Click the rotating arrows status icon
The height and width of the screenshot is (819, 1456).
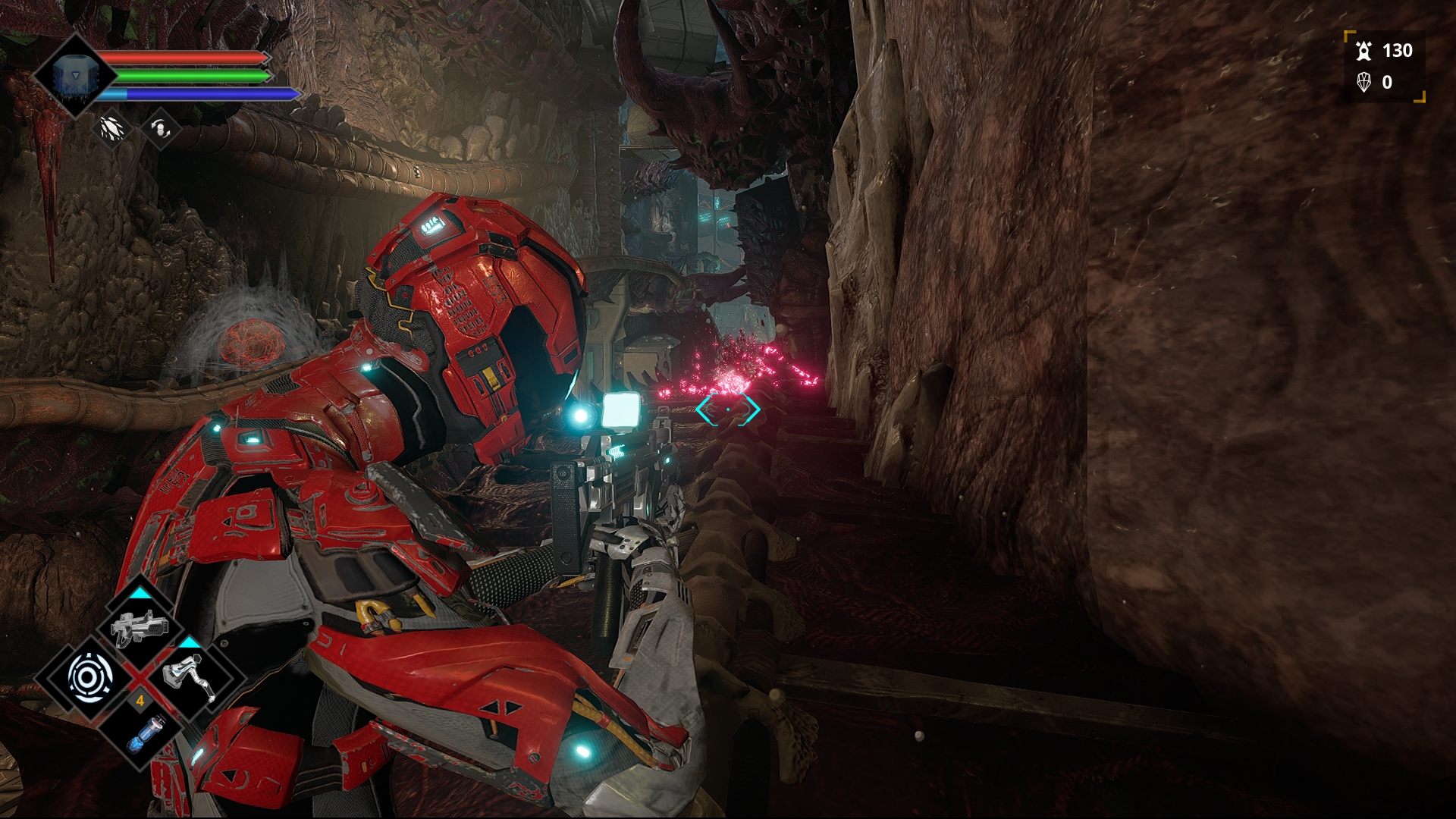point(161,127)
